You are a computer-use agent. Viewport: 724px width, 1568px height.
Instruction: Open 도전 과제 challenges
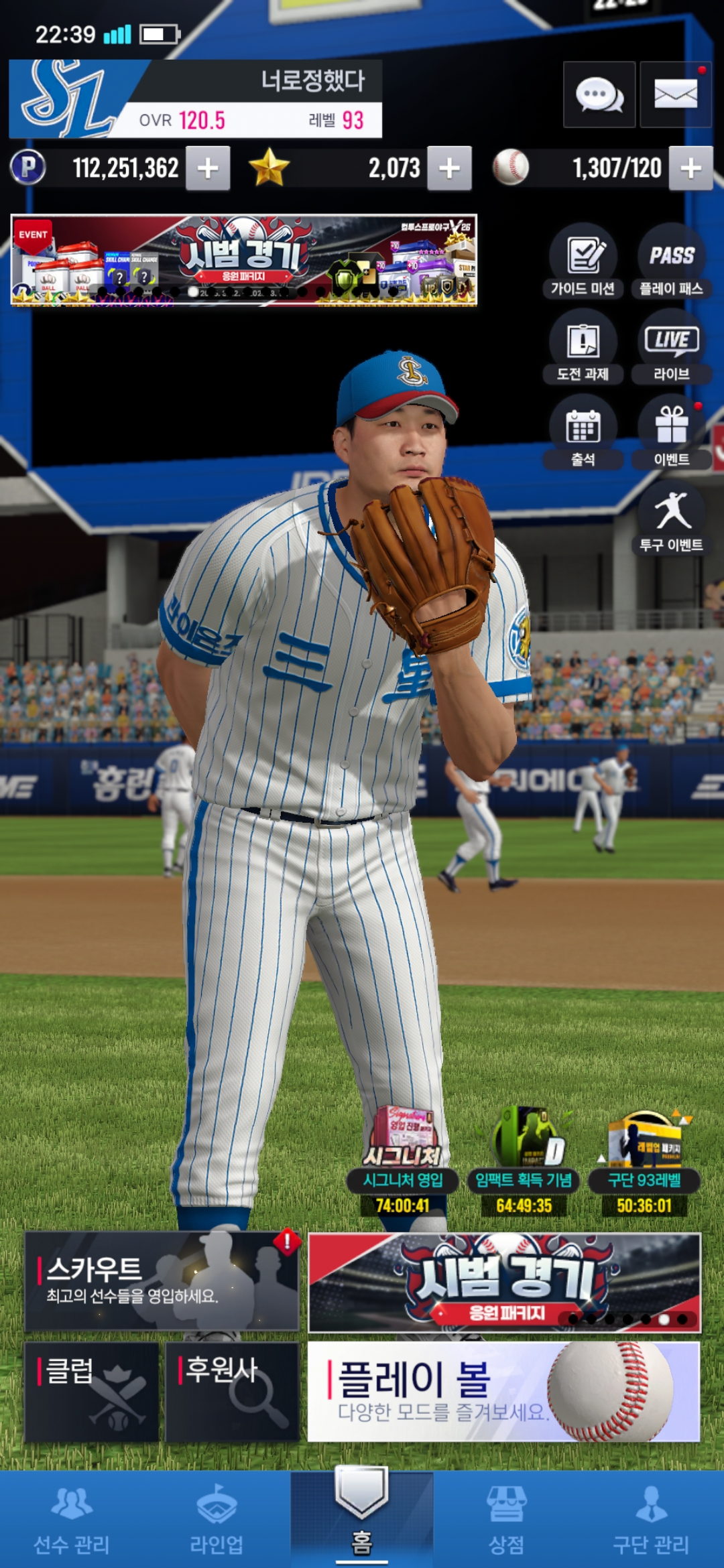(583, 346)
